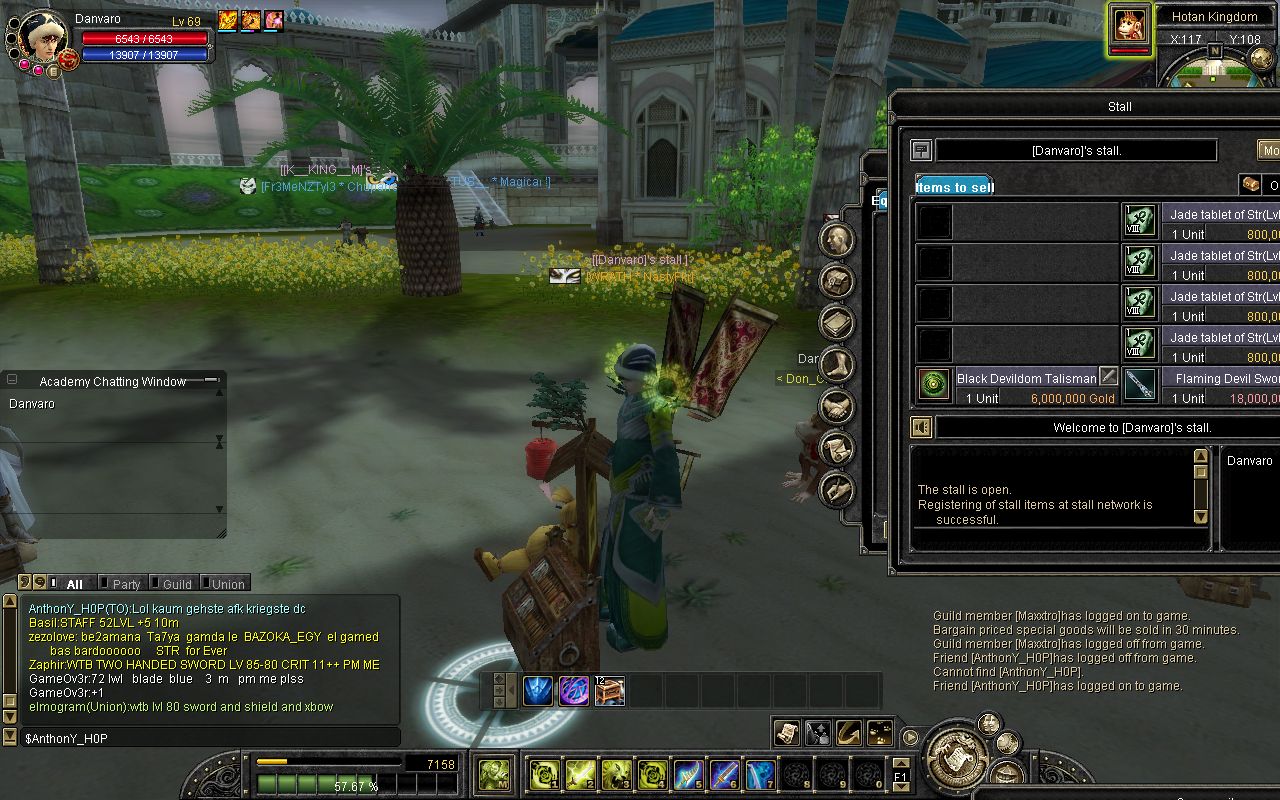Screen dimensions: 1280x800
Task: Activate the blue crystal skill in the upper quickbar
Action: [x=538, y=690]
